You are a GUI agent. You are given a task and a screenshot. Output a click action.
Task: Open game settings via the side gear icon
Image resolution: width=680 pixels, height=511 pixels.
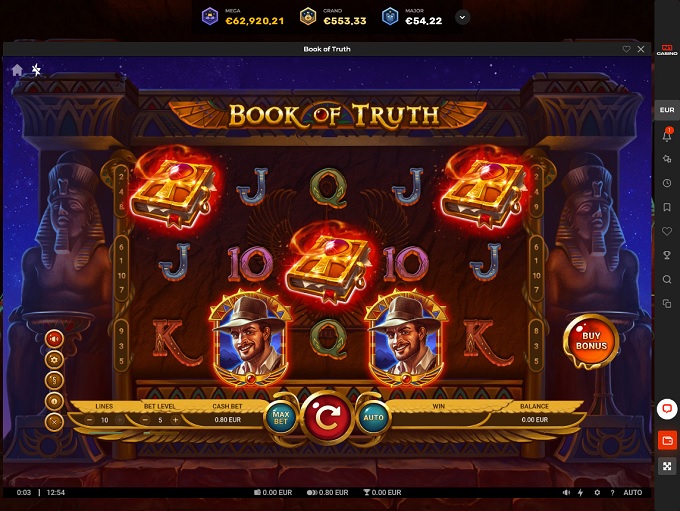point(55,359)
